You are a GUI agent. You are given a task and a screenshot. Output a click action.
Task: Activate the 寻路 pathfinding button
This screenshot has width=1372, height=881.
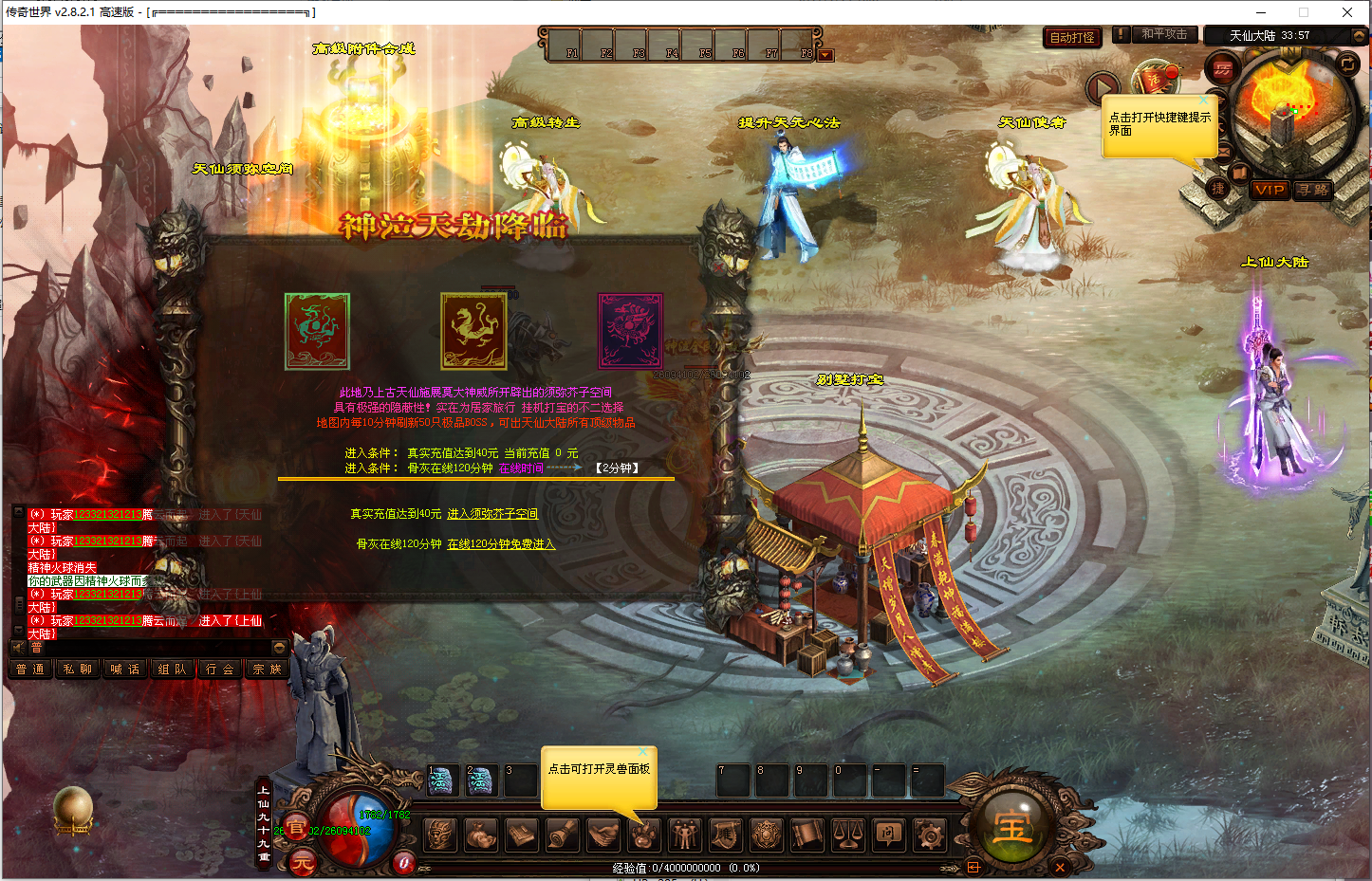click(x=1313, y=190)
